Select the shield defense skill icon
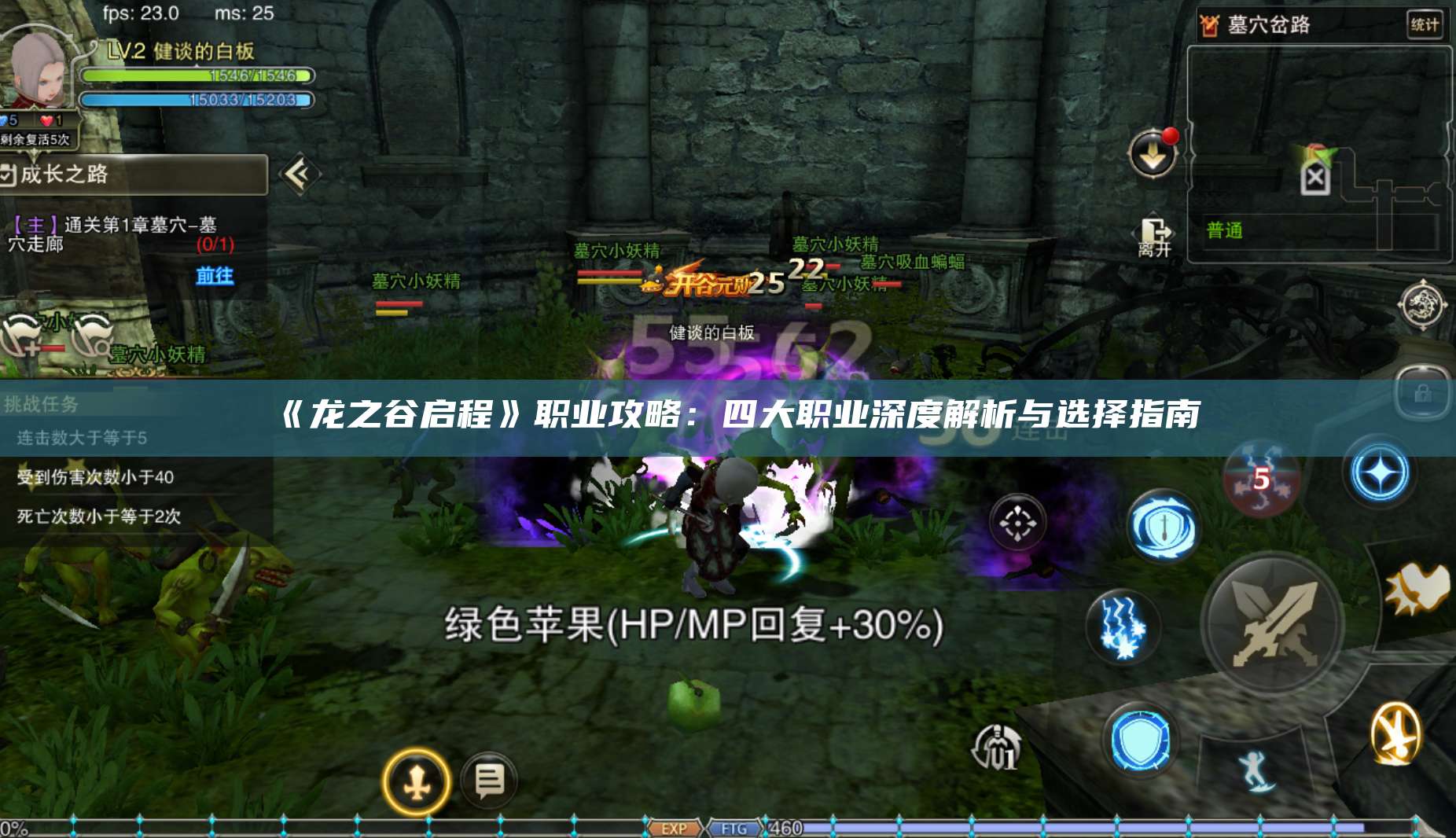Image resolution: width=1456 pixels, height=838 pixels. 1142,739
